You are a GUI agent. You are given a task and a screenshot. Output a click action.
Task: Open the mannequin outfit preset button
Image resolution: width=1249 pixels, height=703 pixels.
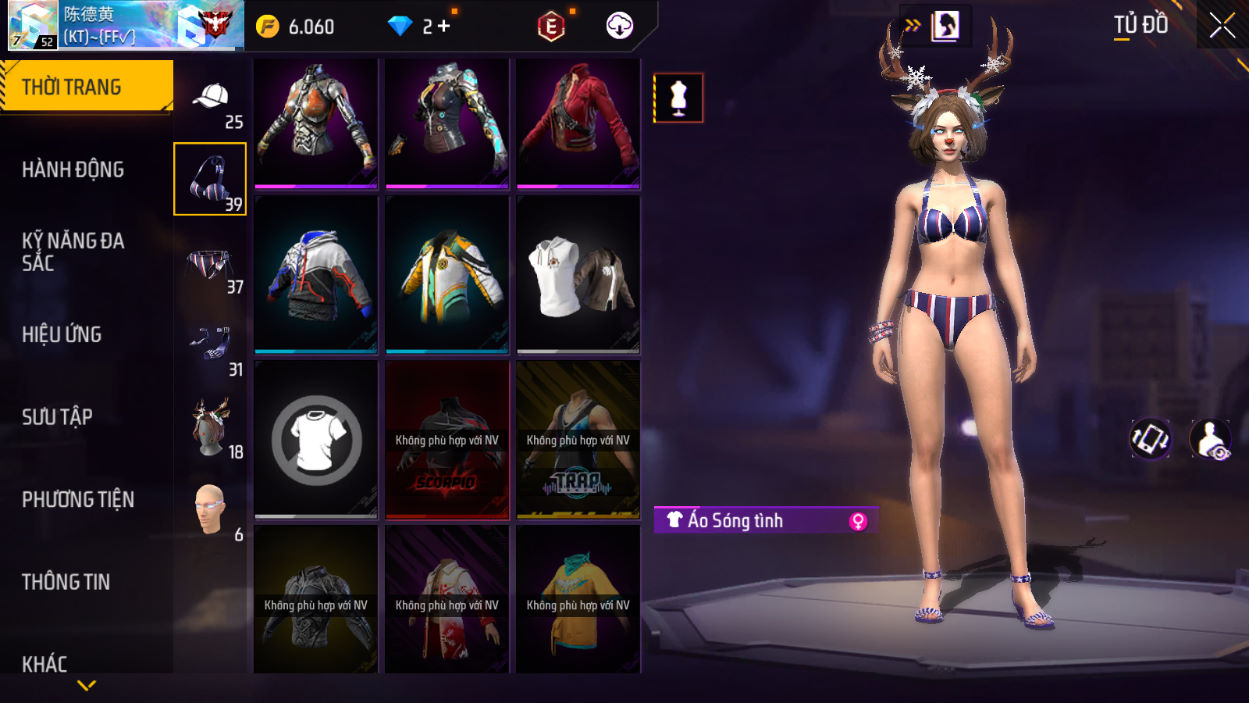[679, 98]
